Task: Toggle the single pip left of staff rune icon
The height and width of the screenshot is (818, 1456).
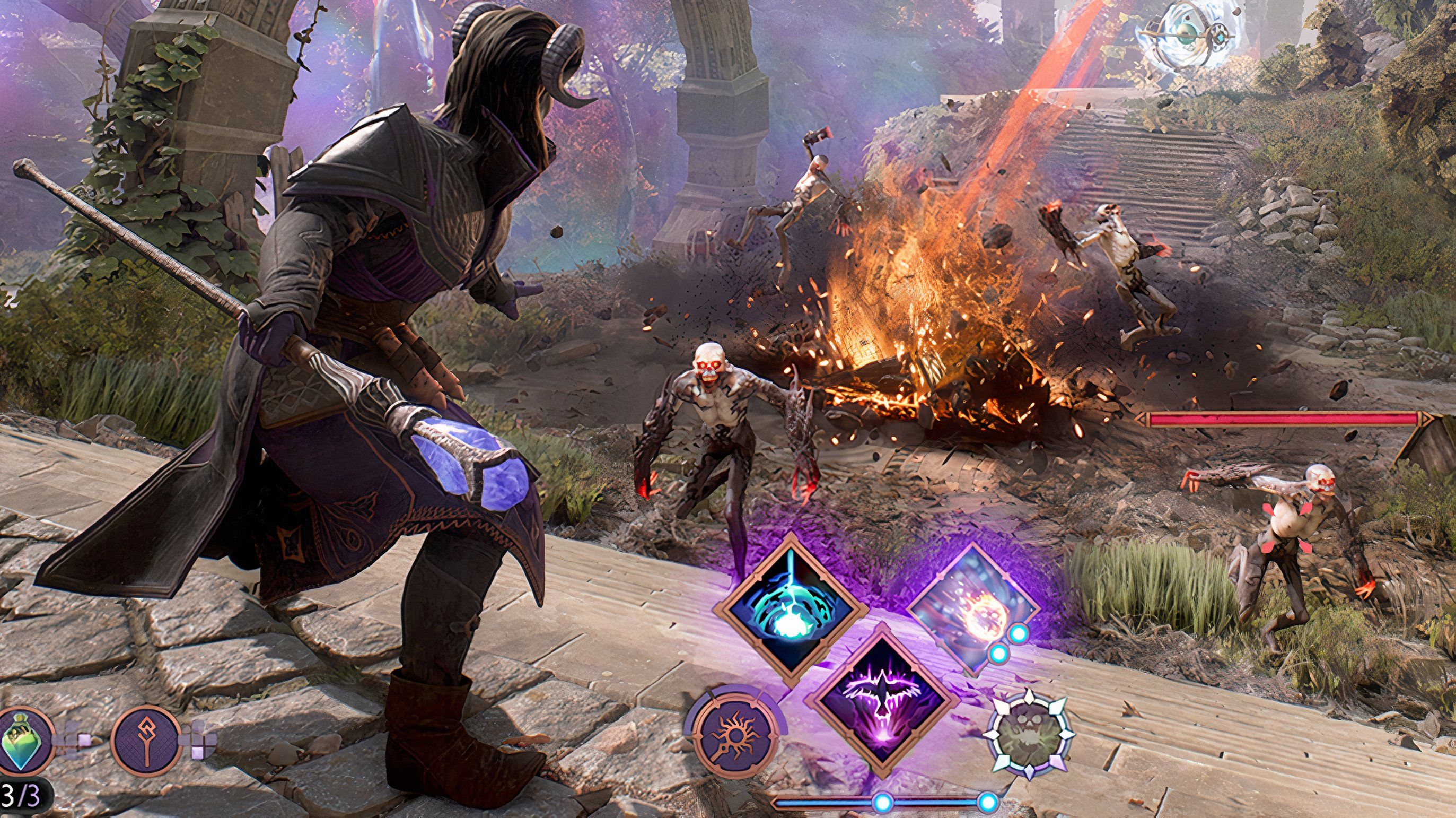Action: coord(84,742)
